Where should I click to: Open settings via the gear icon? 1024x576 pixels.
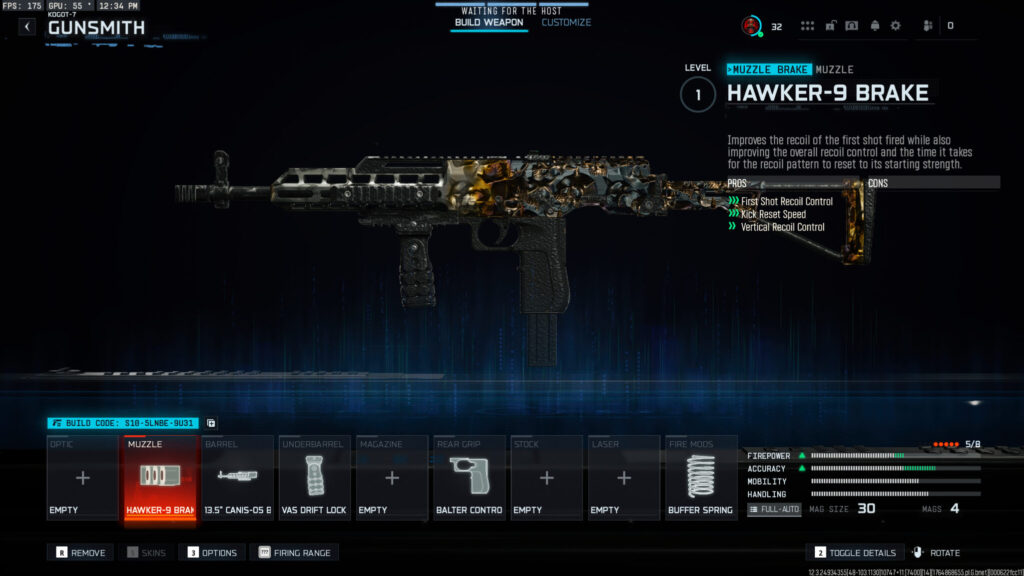pyautogui.click(x=895, y=26)
